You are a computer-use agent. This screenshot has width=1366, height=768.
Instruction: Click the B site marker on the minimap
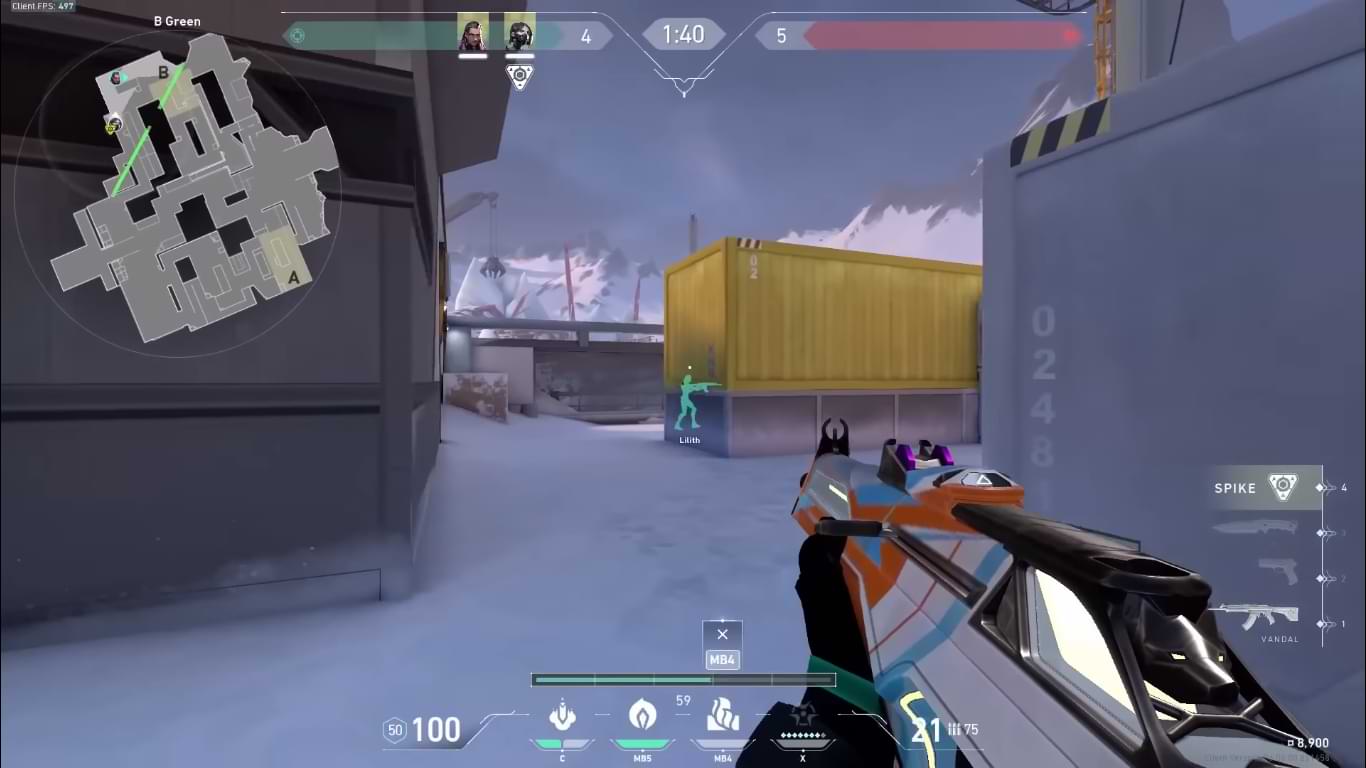pos(163,73)
